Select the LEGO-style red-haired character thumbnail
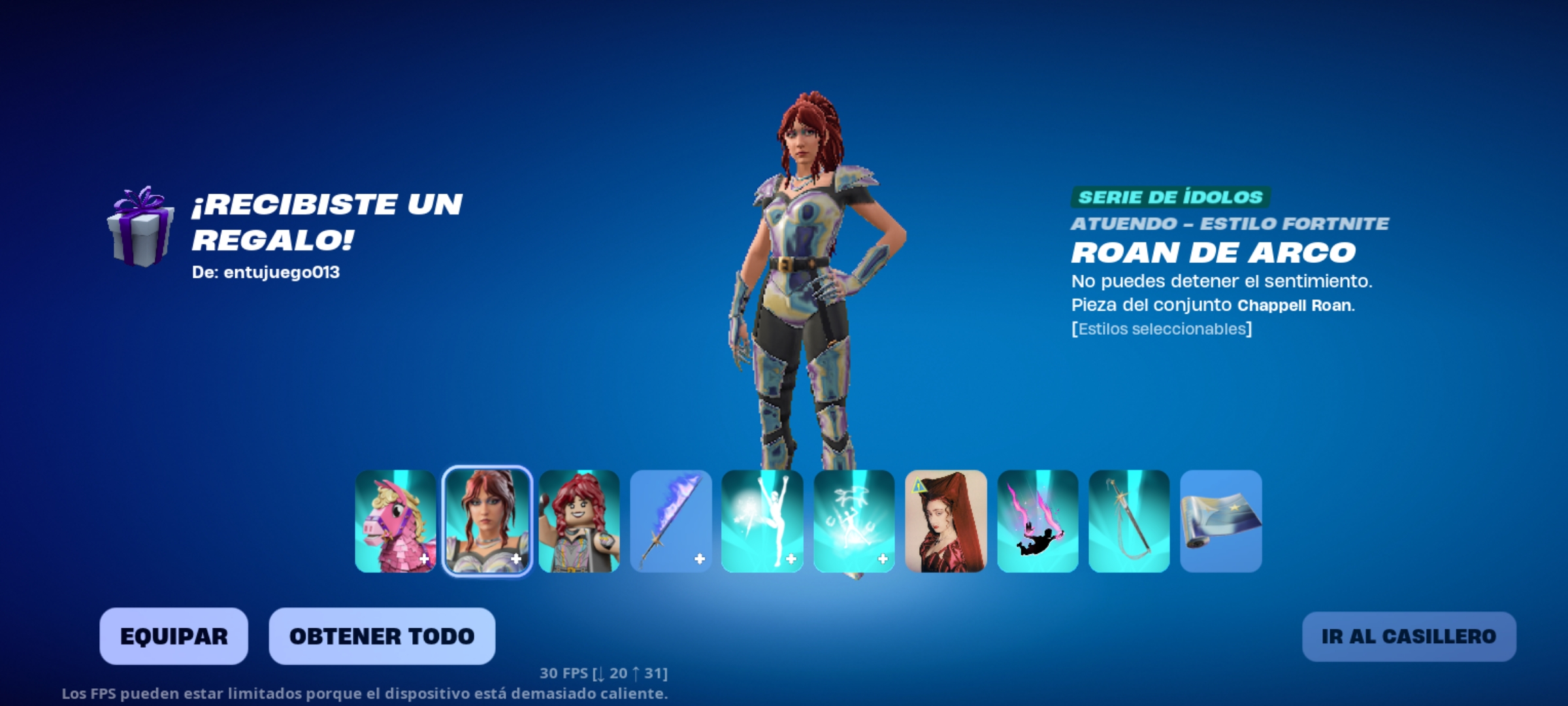 coord(579,521)
